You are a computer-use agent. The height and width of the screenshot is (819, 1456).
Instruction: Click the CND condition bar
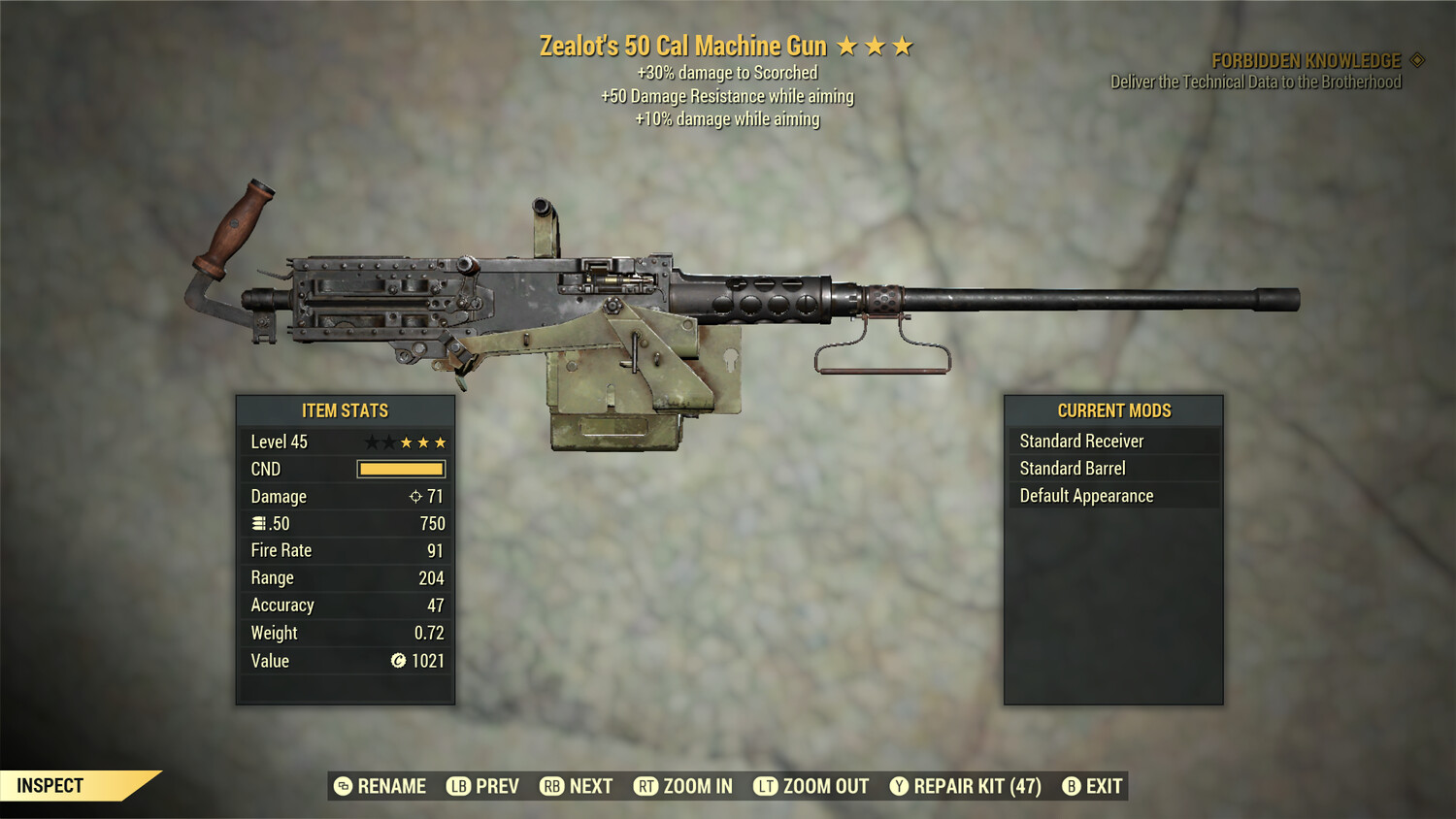pyautogui.click(x=400, y=469)
